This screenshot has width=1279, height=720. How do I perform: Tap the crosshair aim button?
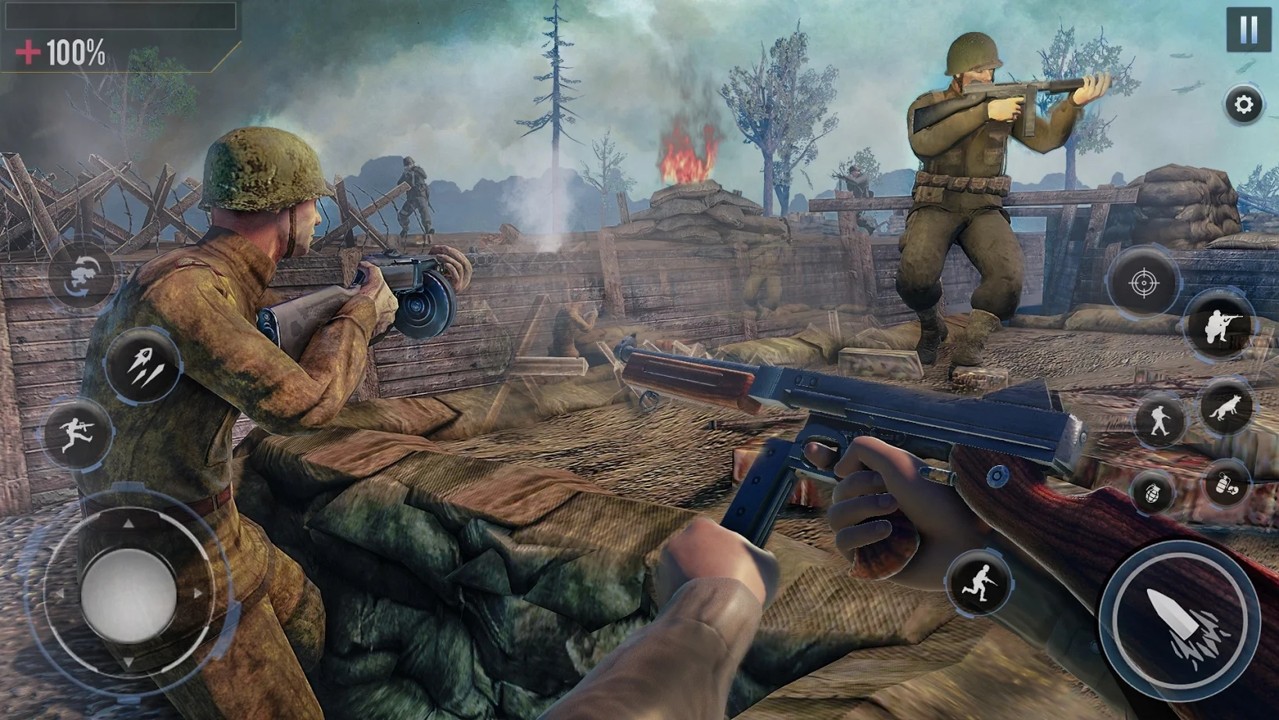[x=1143, y=283]
